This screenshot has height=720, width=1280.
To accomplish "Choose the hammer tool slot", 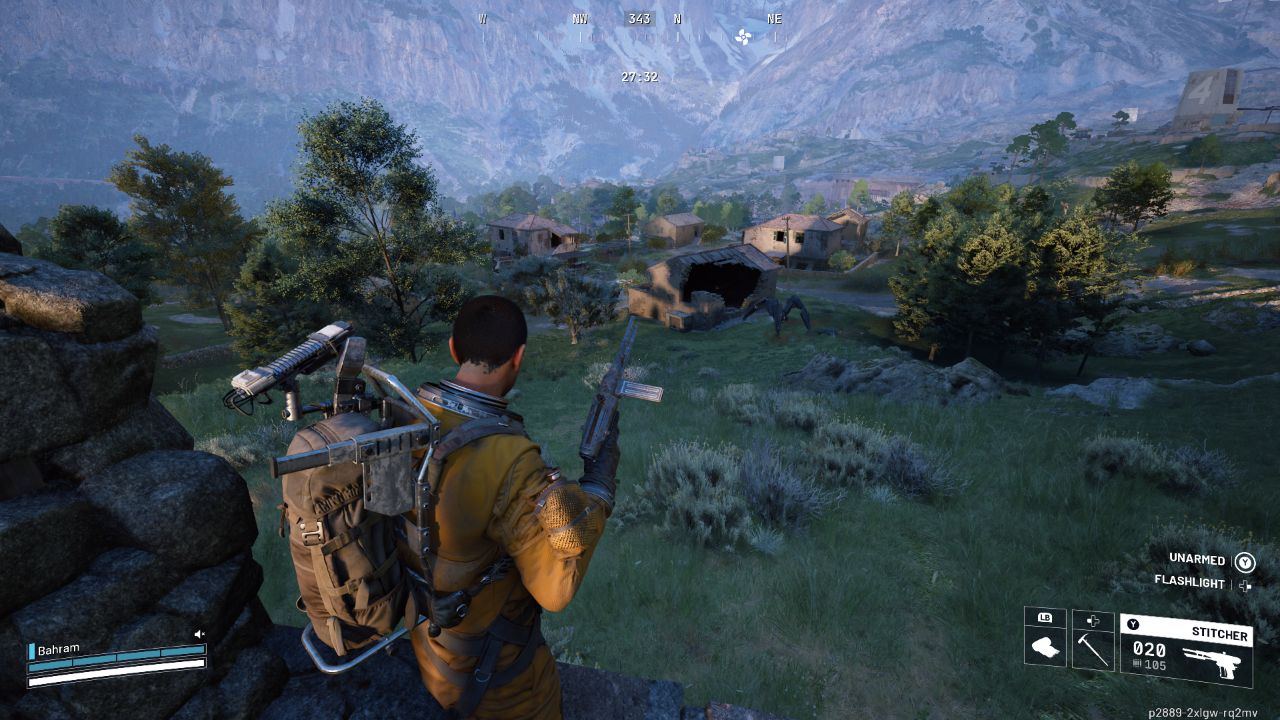I will (1092, 641).
